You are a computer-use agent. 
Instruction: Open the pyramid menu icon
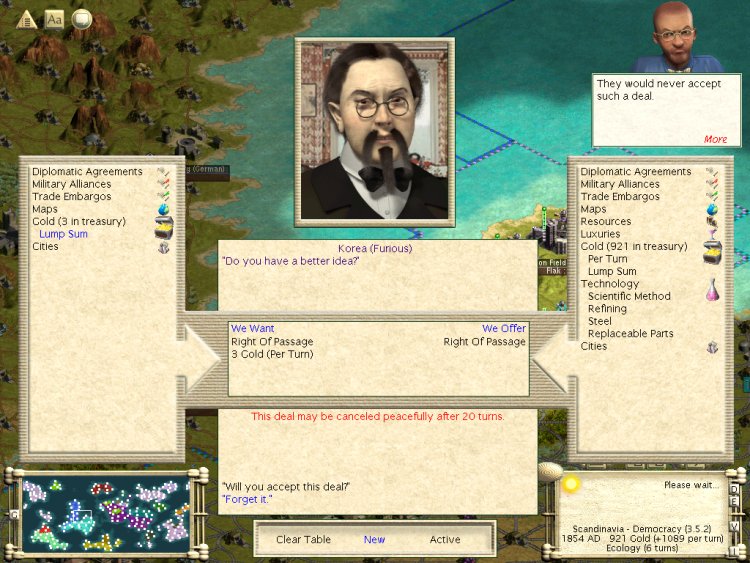click(28, 19)
